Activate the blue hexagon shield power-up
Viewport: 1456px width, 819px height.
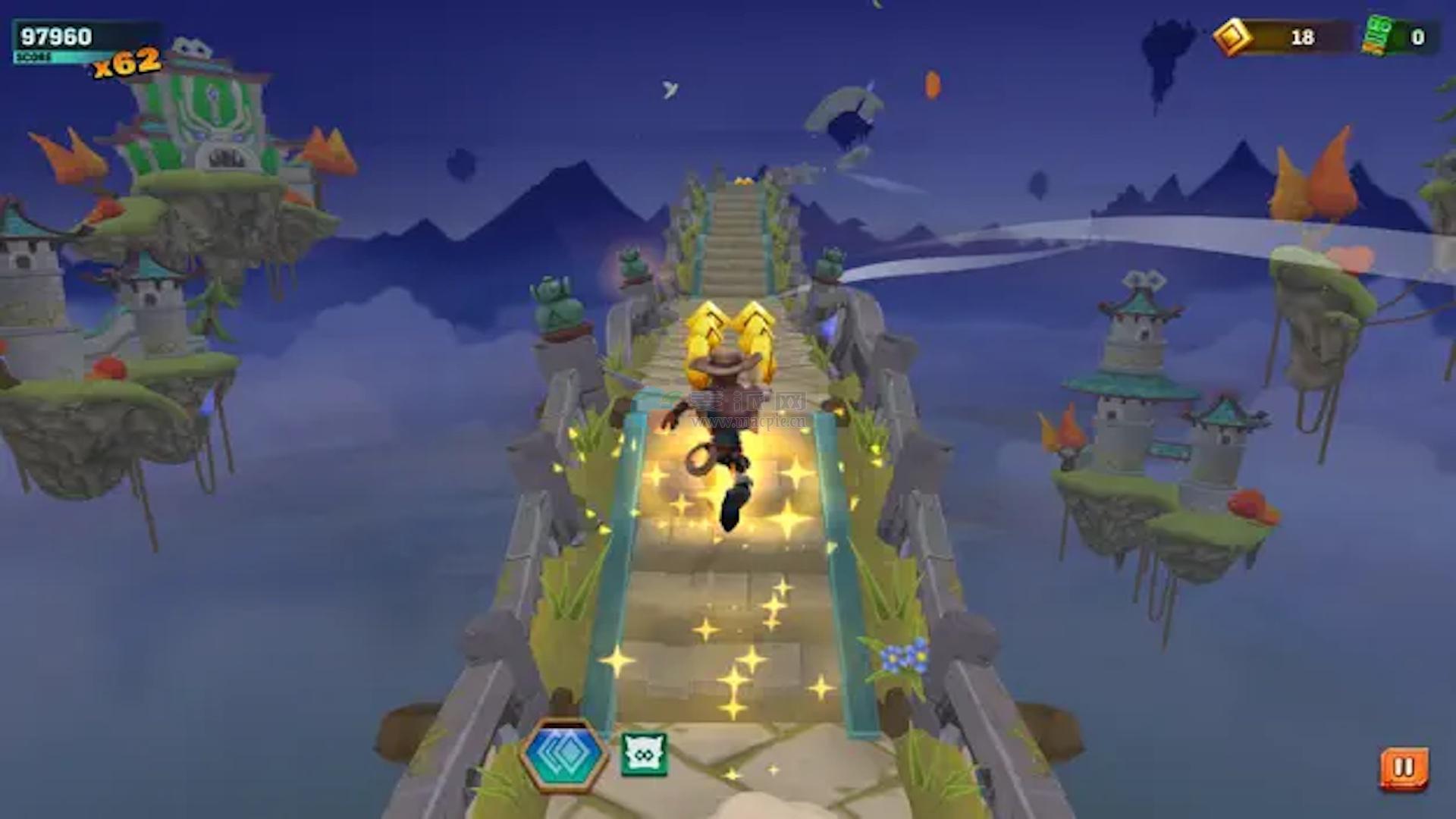coord(564,755)
